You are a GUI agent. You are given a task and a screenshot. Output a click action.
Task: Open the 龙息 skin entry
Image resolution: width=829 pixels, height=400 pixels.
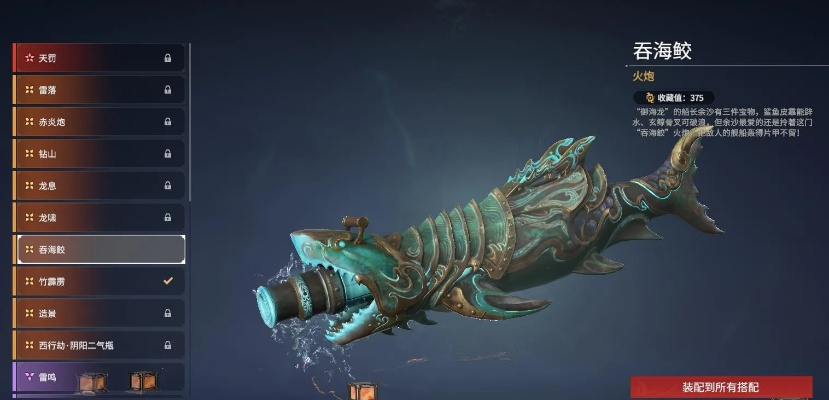pyautogui.click(x=98, y=186)
